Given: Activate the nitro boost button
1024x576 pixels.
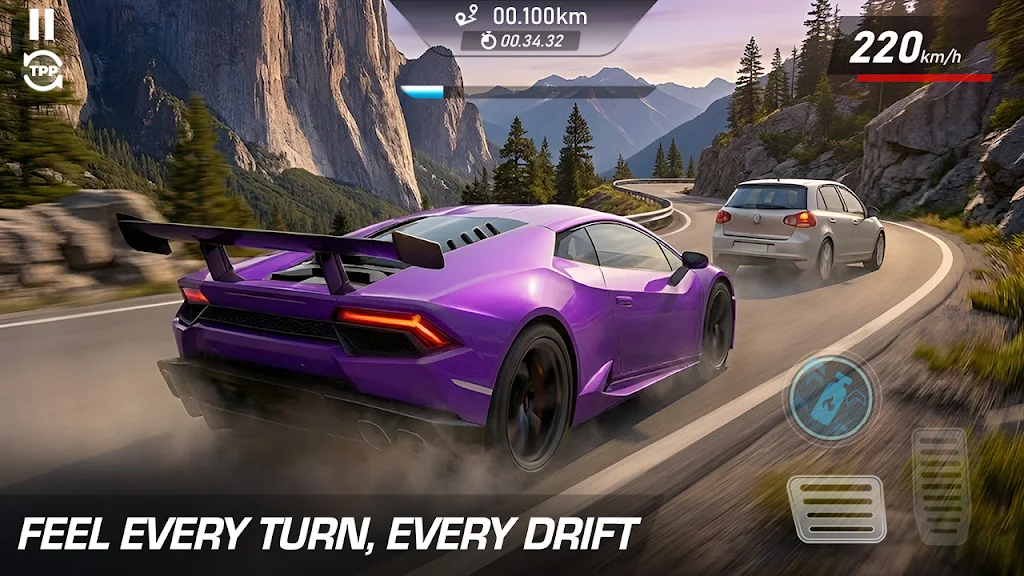Looking at the screenshot, I should click(x=830, y=398).
